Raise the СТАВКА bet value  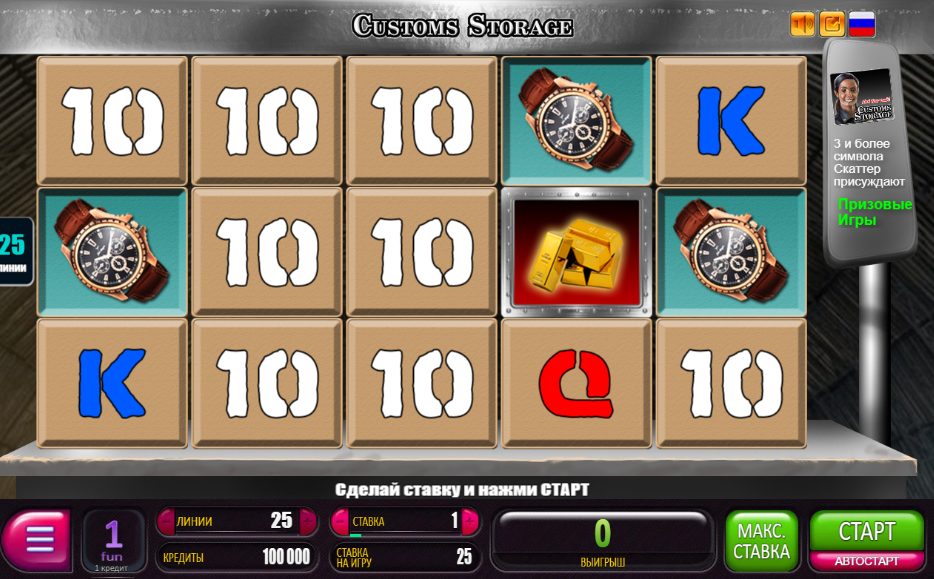click(x=470, y=521)
